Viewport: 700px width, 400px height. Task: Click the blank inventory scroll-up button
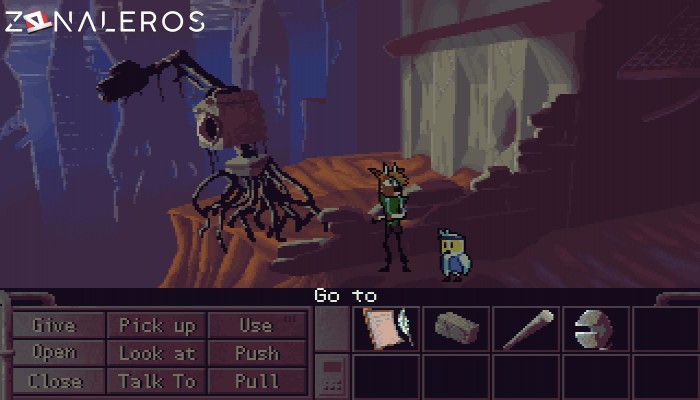point(332,329)
